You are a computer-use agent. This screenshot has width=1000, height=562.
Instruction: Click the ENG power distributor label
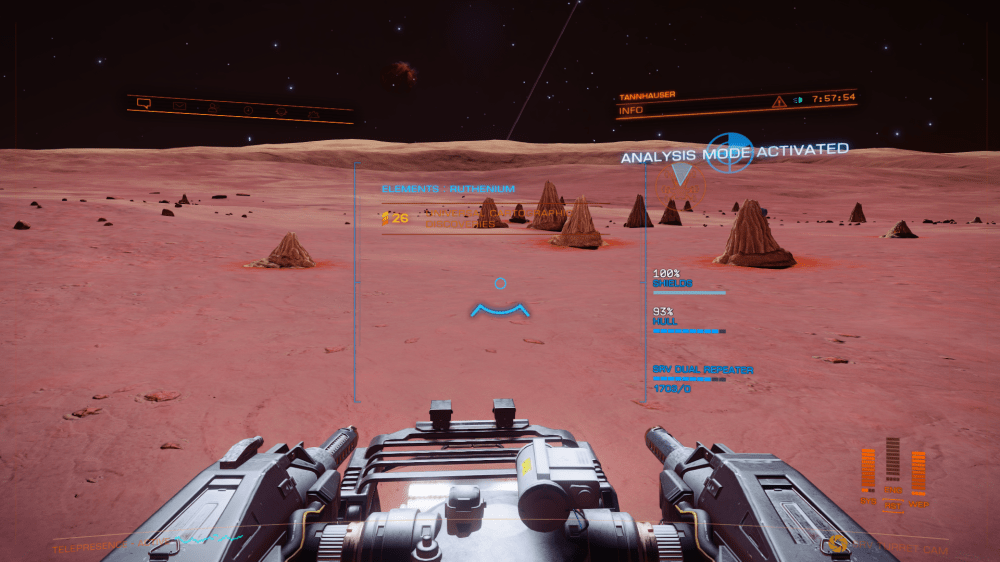(x=893, y=490)
